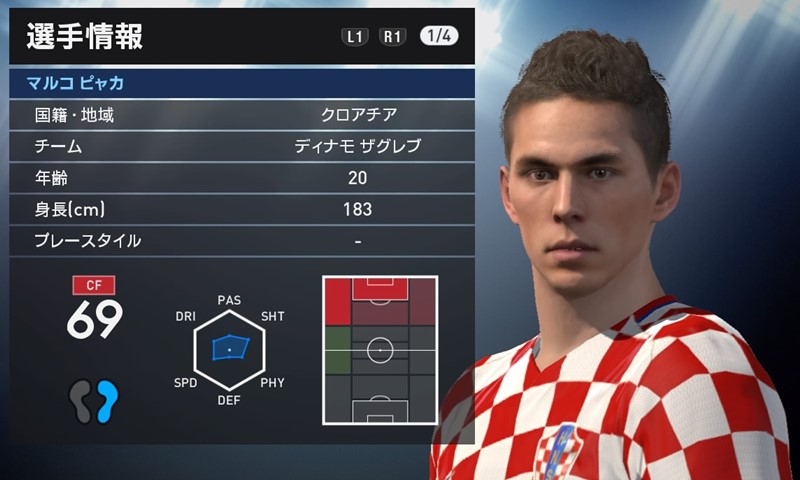The image size is (800, 480).
Task: Click the red CF position badge
Action: pyautogui.click(x=94, y=285)
